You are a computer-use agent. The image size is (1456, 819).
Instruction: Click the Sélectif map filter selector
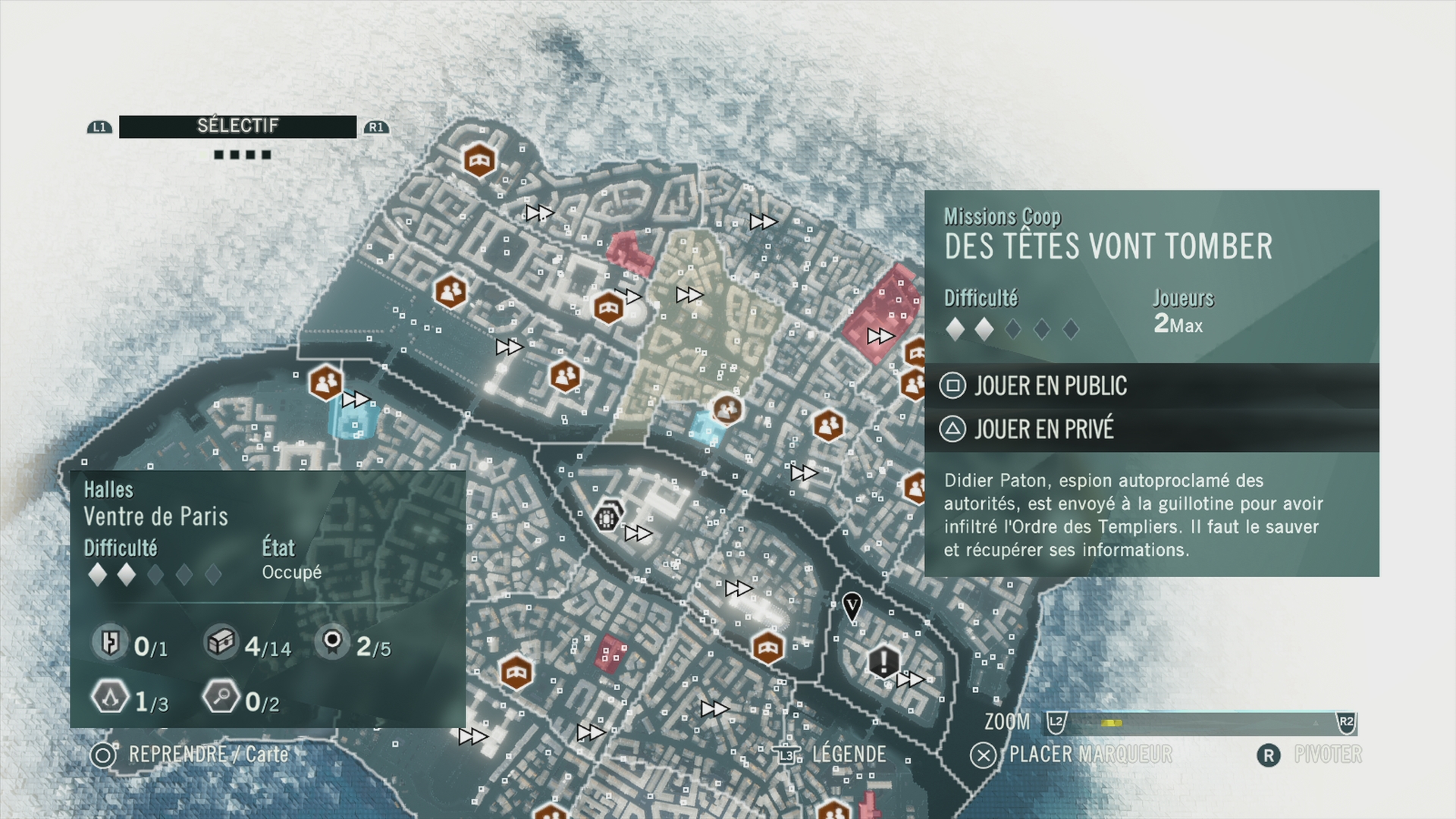(237, 127)
